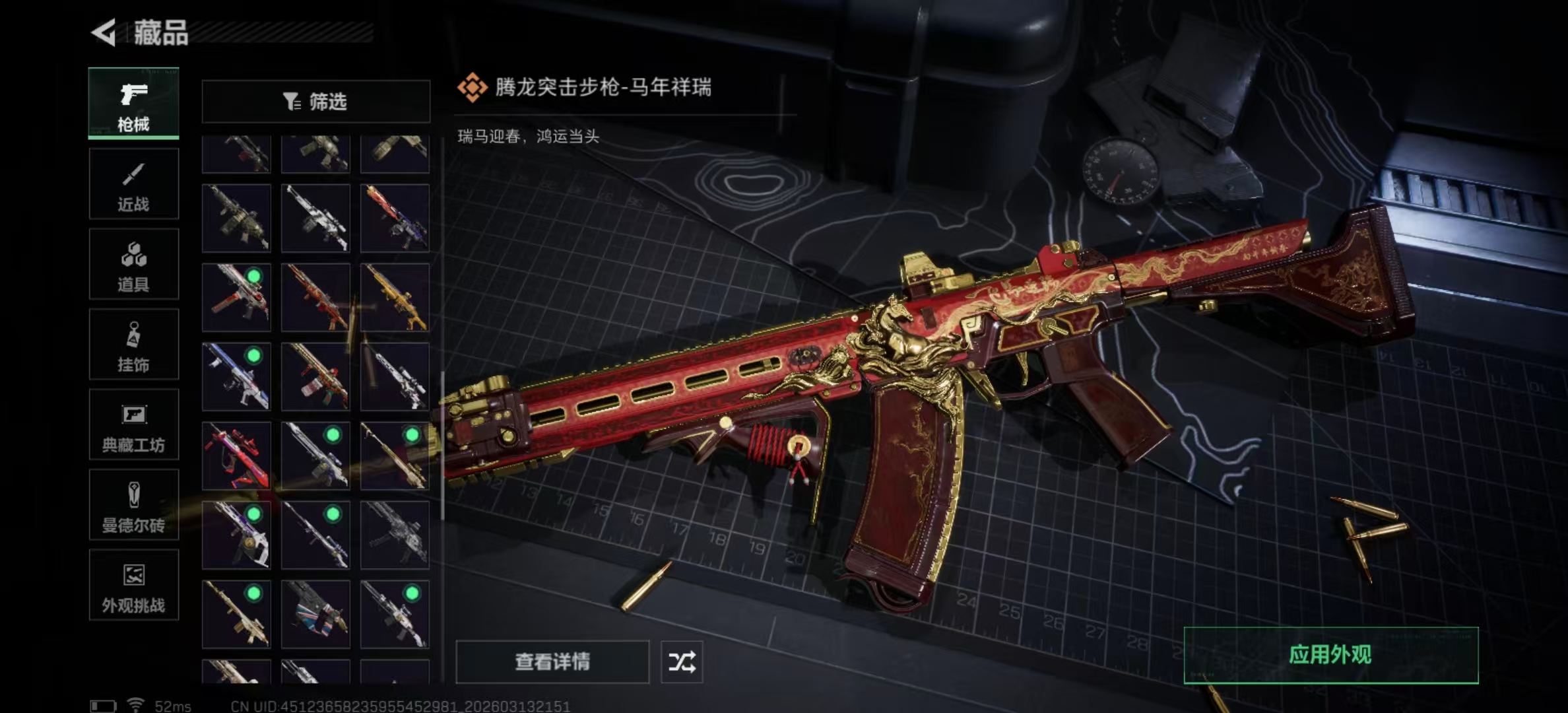Apply the skin with 应用外观
The height and width of the screenshot is (713, 1568).
1330,655
